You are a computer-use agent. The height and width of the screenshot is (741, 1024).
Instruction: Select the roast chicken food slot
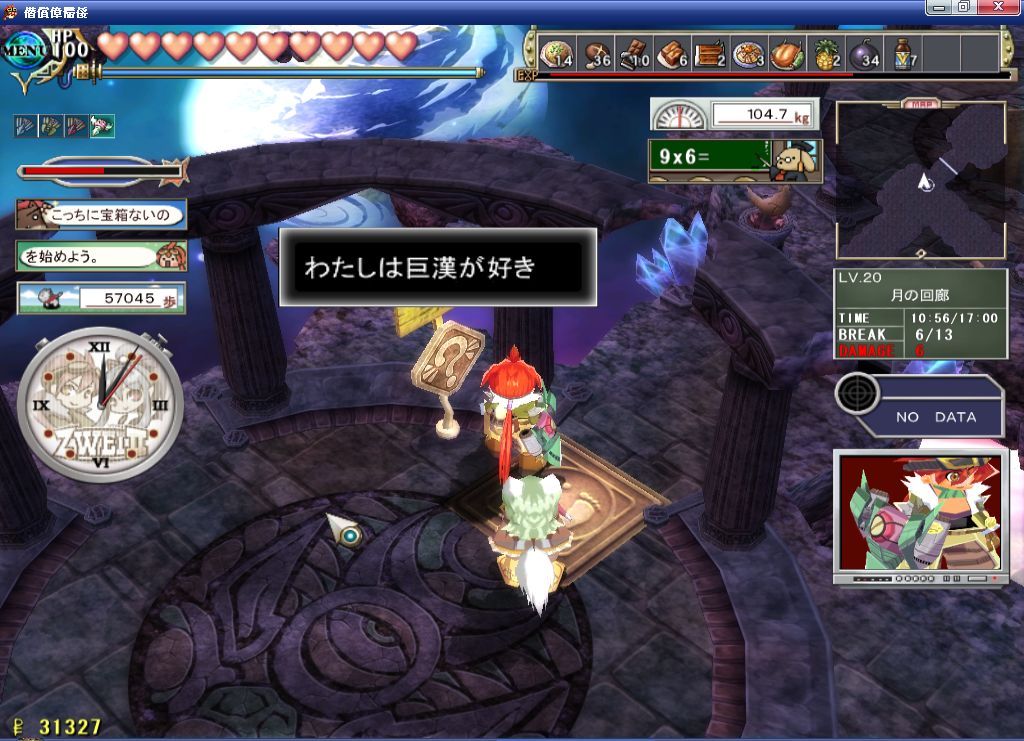[787, 53]
